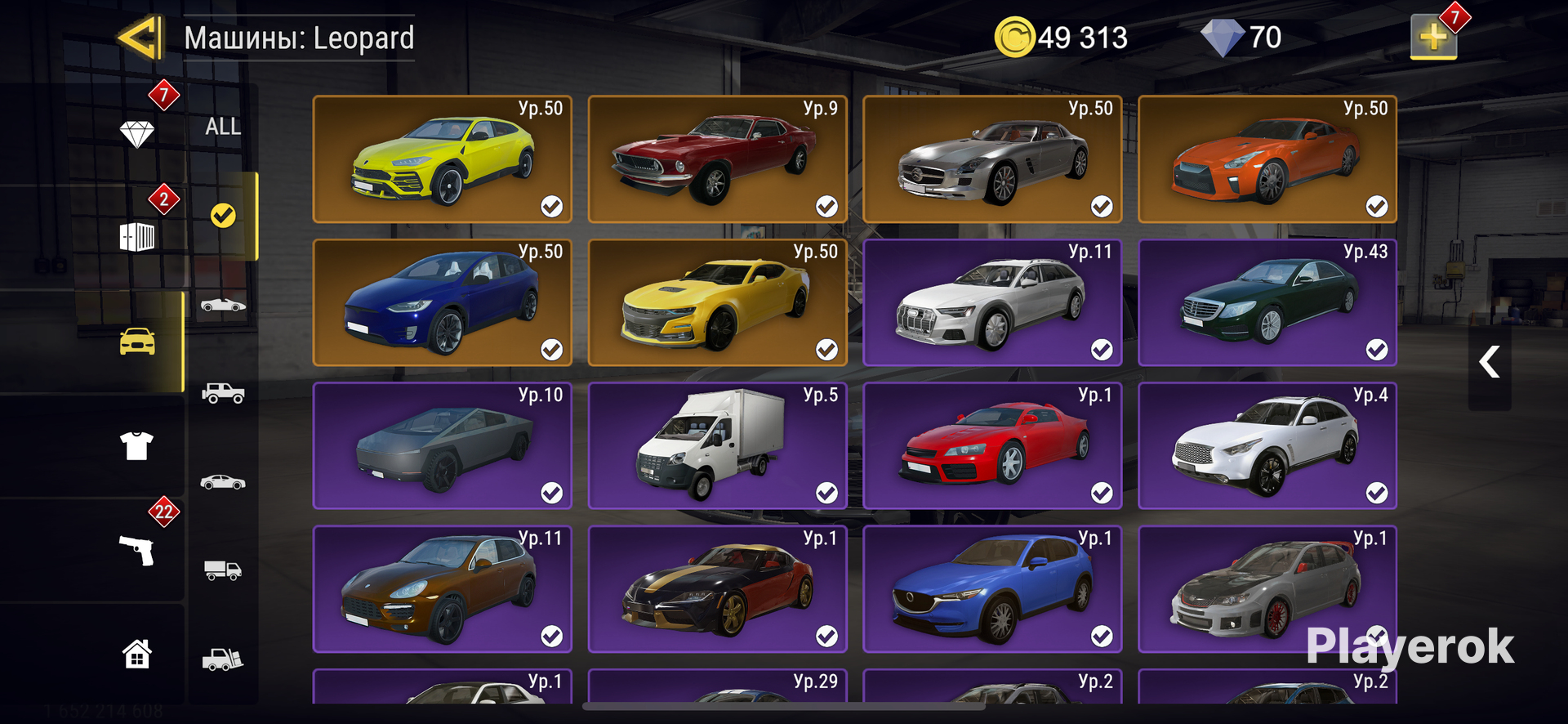Collapse the panel with the side arrow
Viewport: 1568px width, 724px height.
[1490, 362]
